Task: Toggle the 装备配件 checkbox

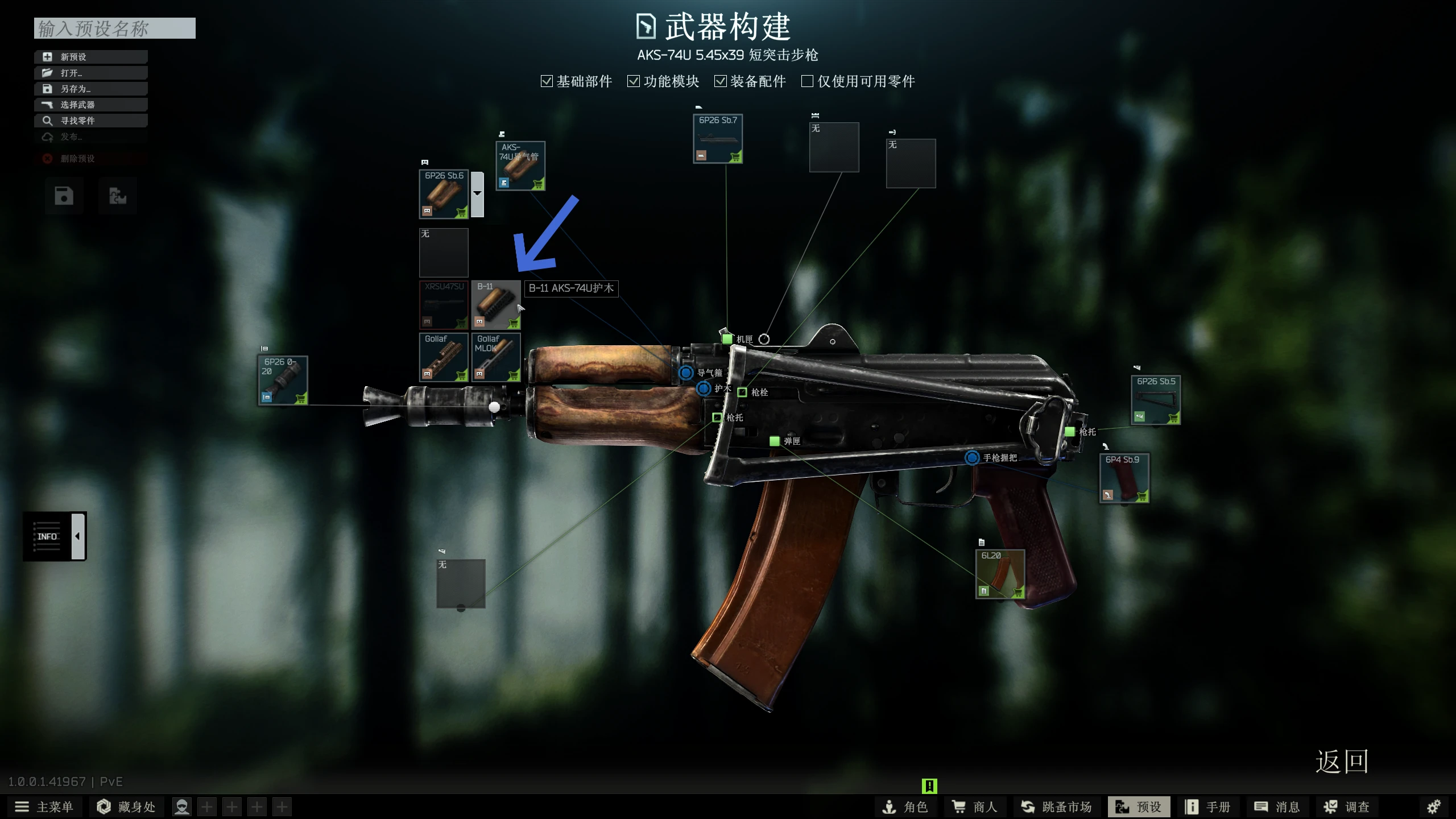Action: pyautogui.click(x=721, y=81)
